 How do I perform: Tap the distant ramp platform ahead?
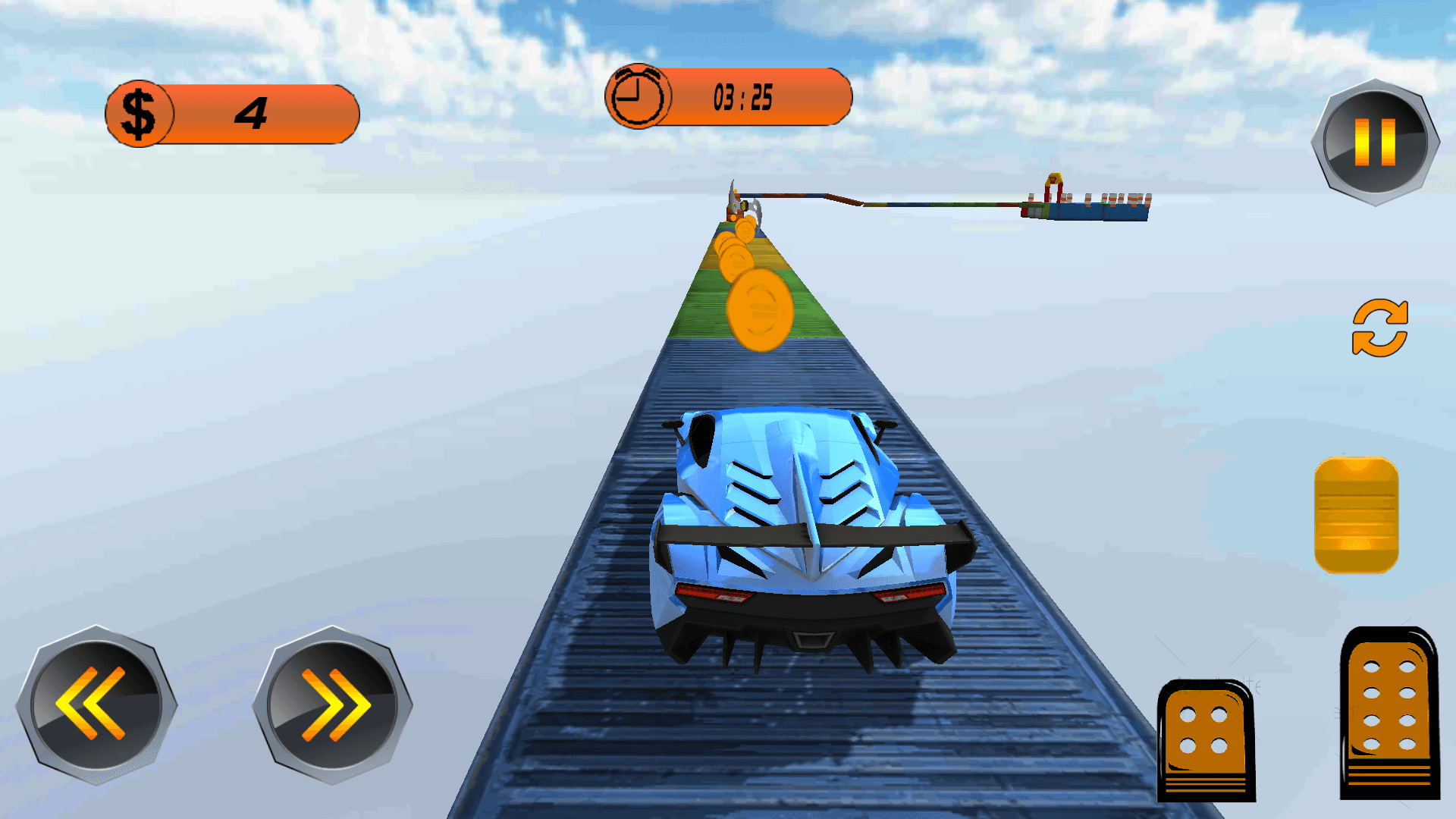pyautogui.click(x=1092, y=205)
